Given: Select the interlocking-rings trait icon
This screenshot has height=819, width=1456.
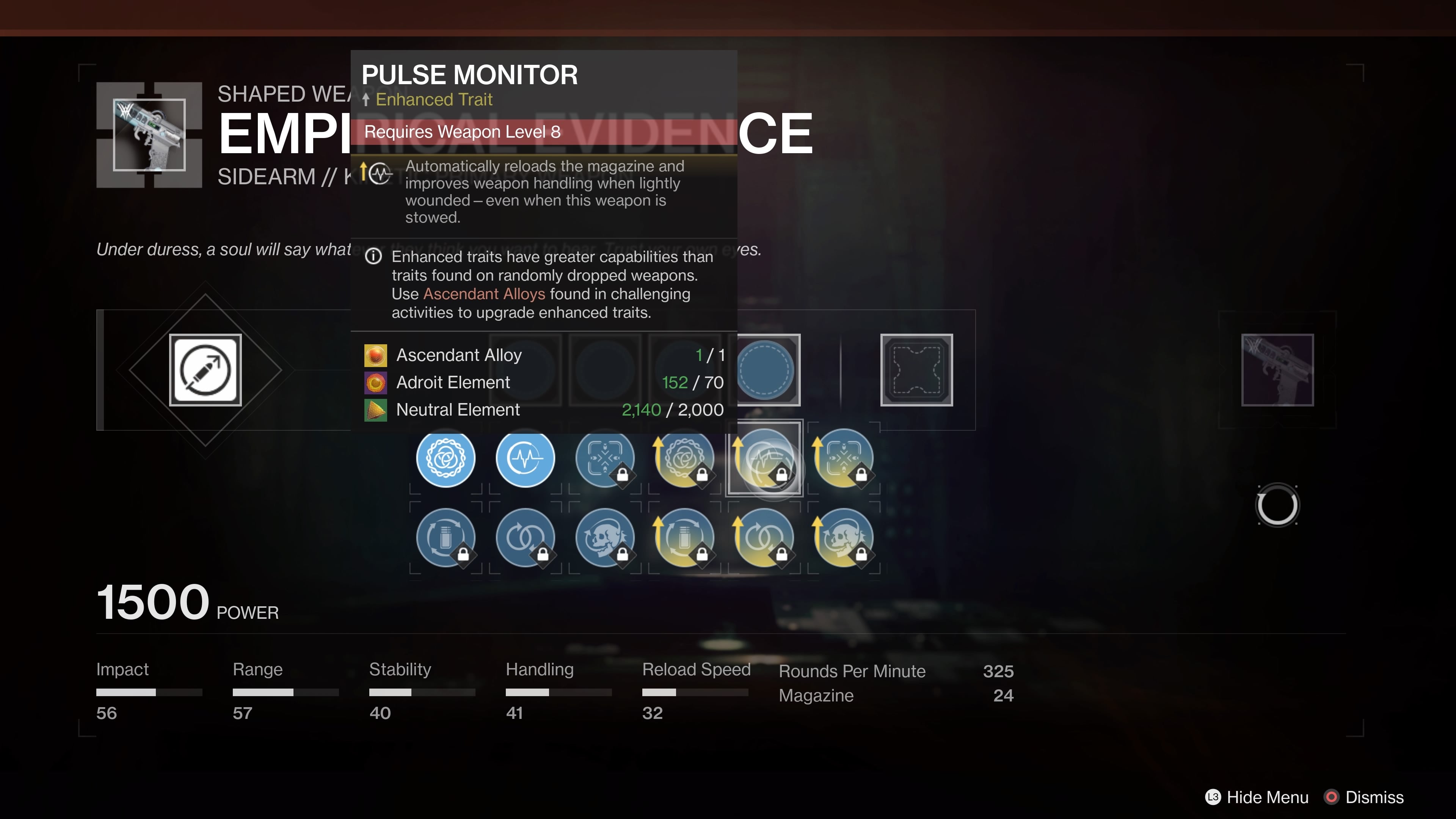Looking at the screenshot, I should click(x=525, y=538).
